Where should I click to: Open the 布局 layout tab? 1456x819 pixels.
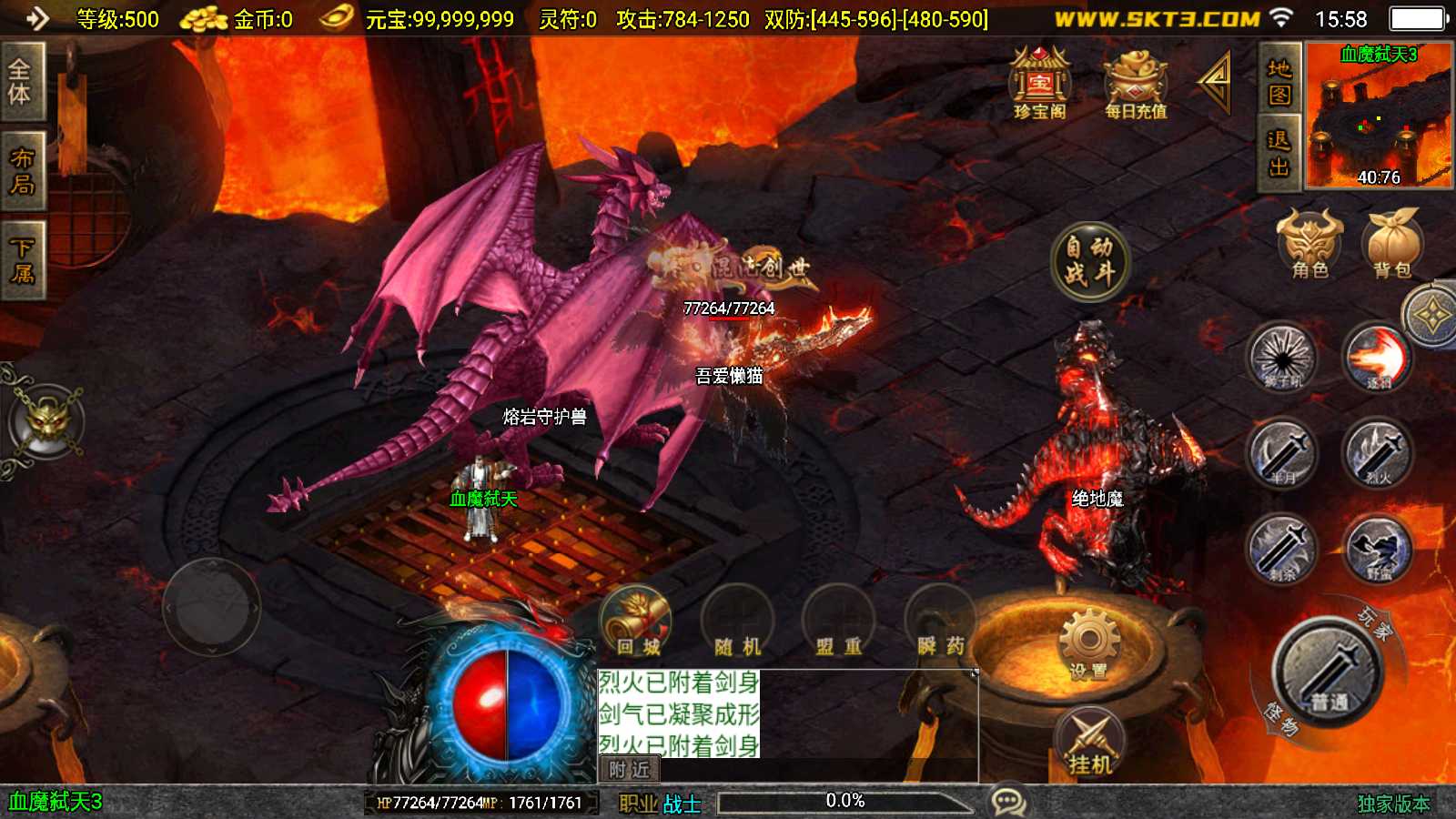pos(21,171)
